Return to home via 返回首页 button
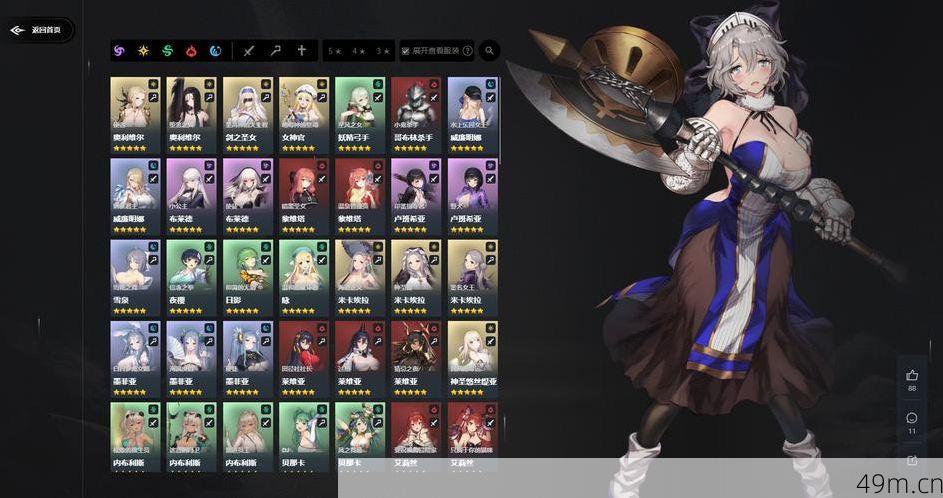 pos(36,30)
